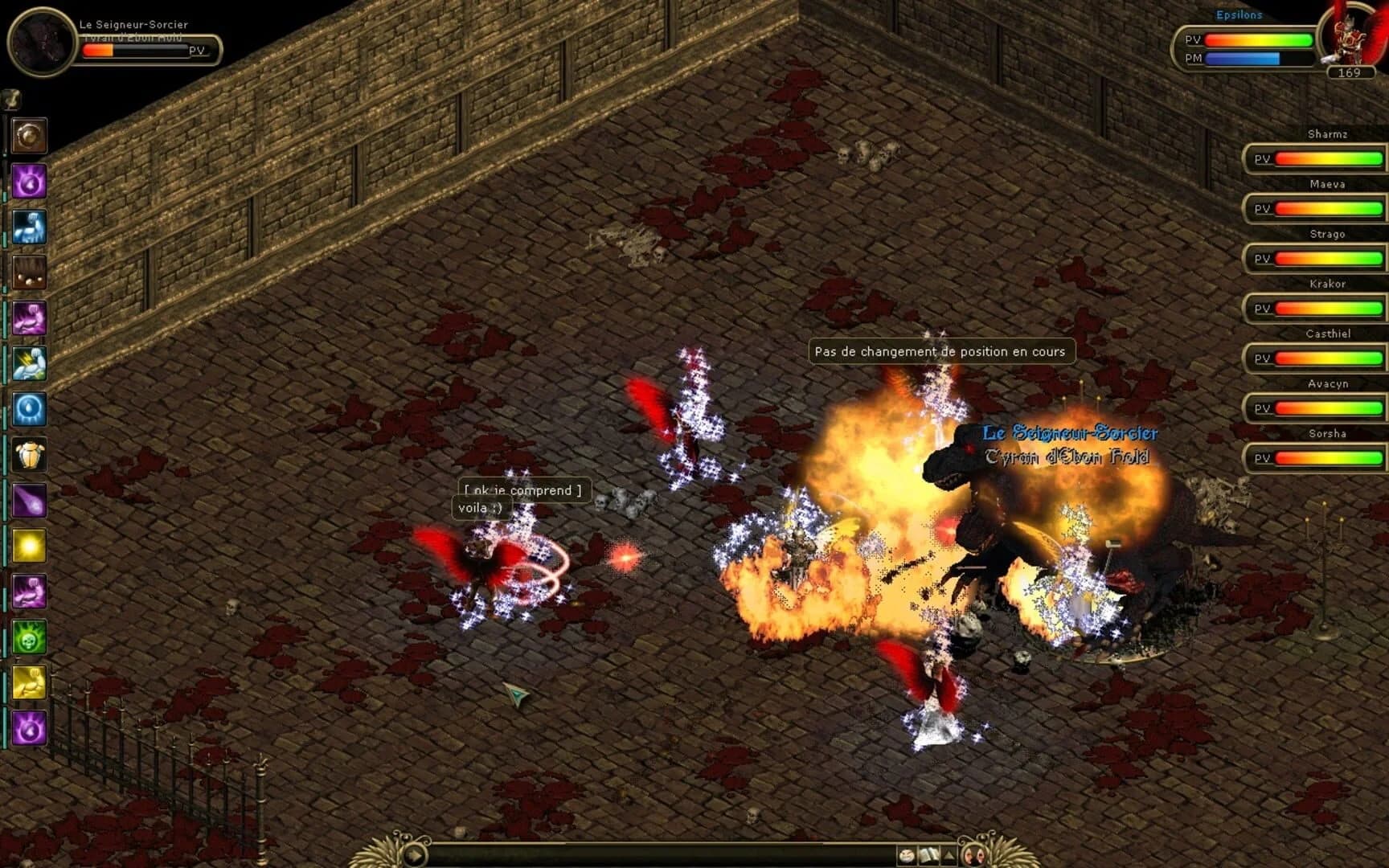
Task: Open the emoticon icon beside the chat bar
Action: tap(906, 854)
